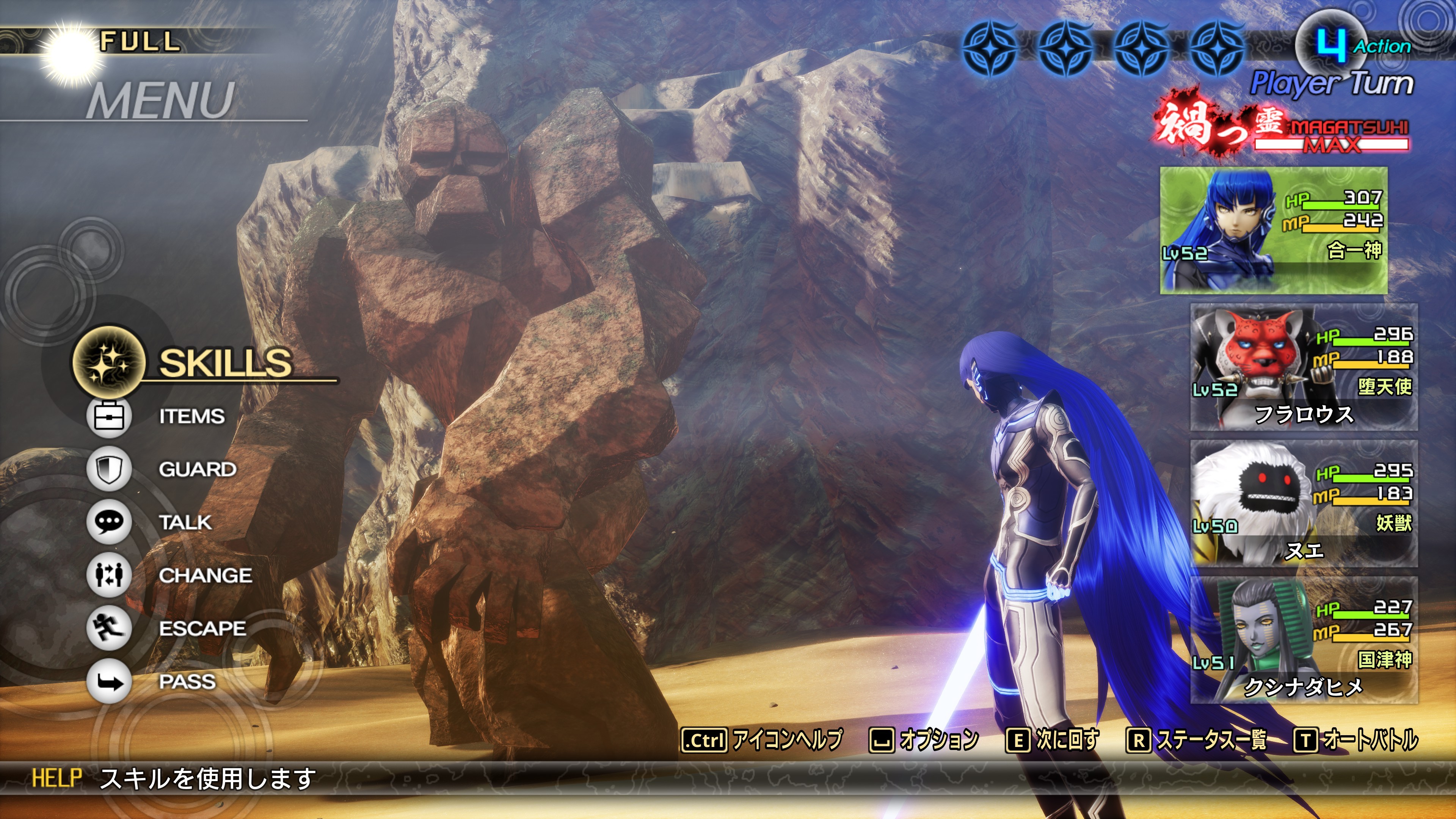The image size is (1456, 819).
Task: Choose ESCAPE from battle
Action: (x=202, y=628)
